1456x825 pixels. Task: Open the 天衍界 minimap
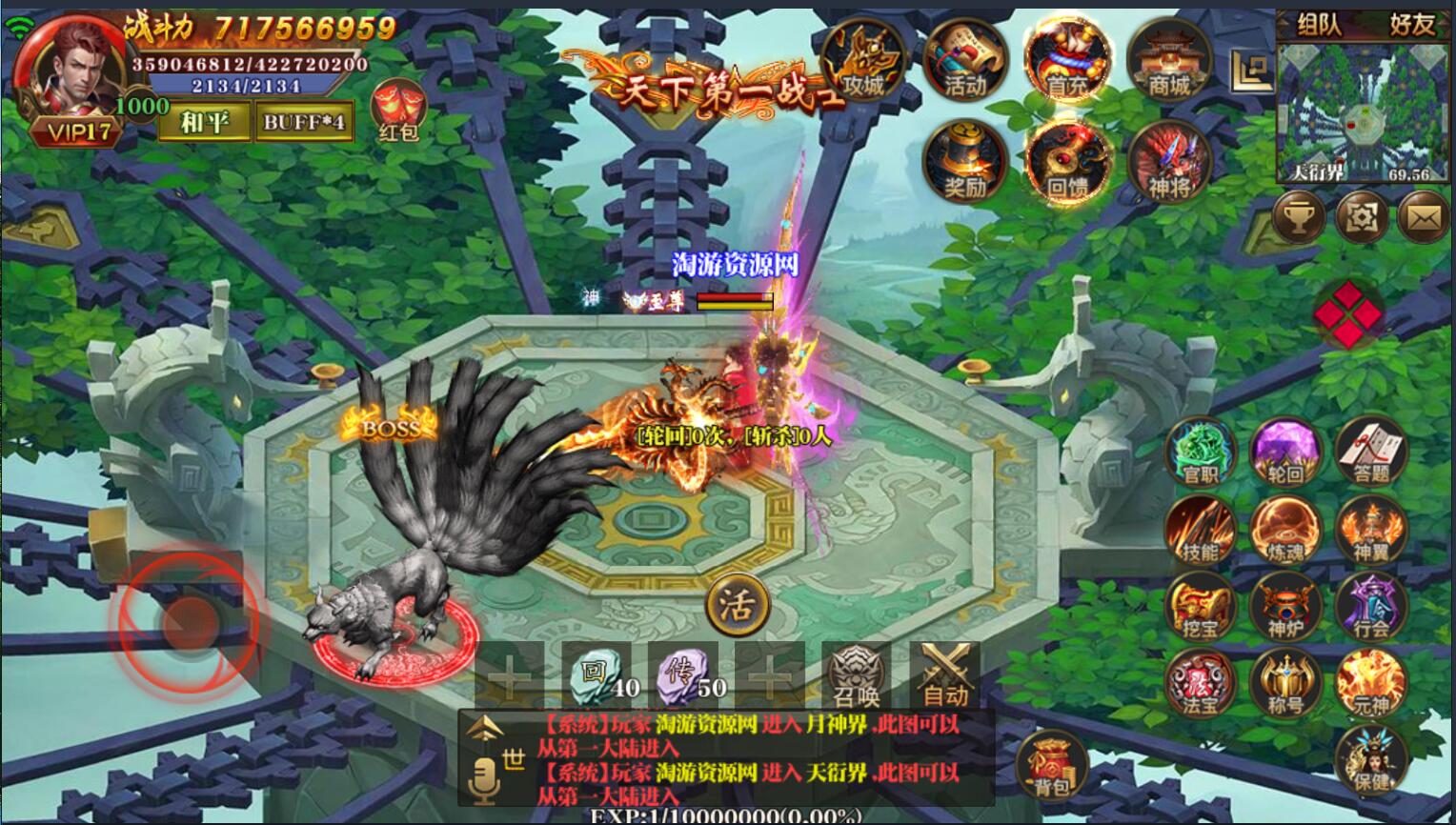(x=1360, y=112)
